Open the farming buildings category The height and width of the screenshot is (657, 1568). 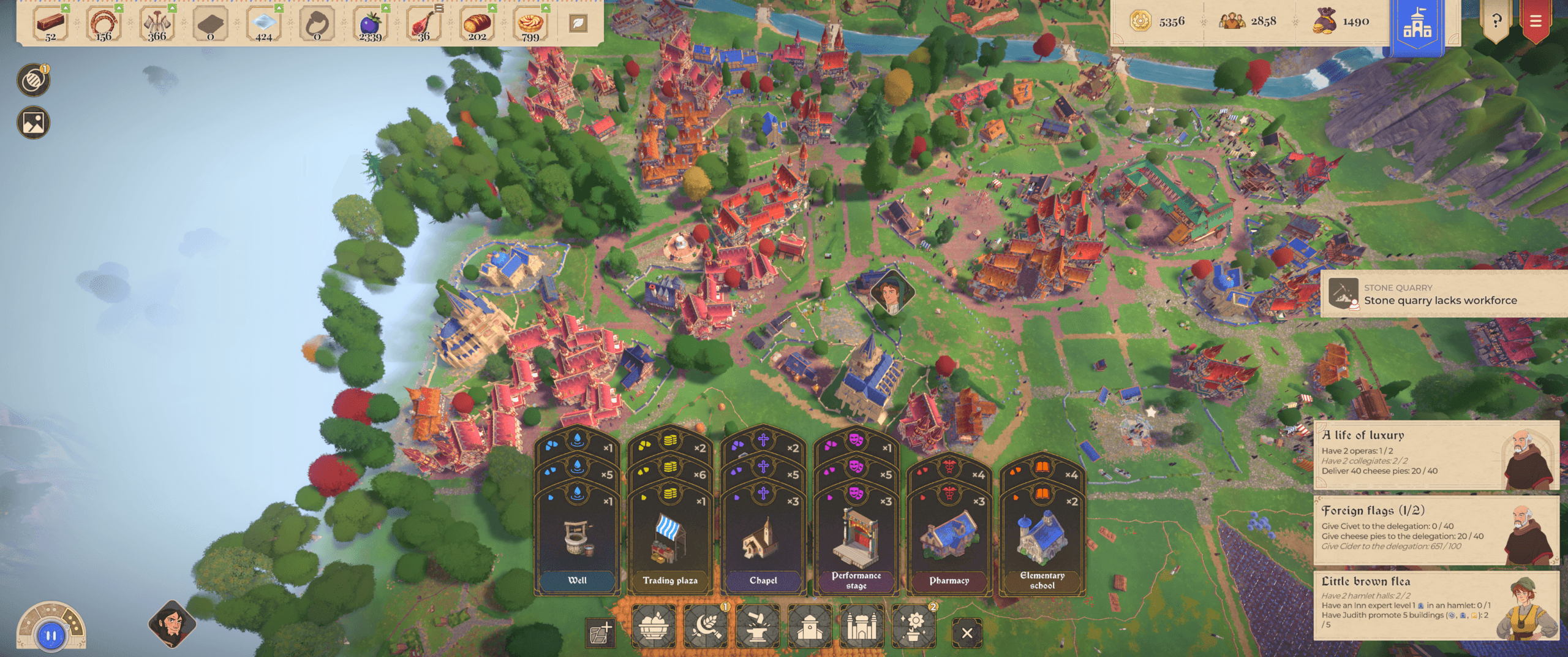(x=704, y=626)
